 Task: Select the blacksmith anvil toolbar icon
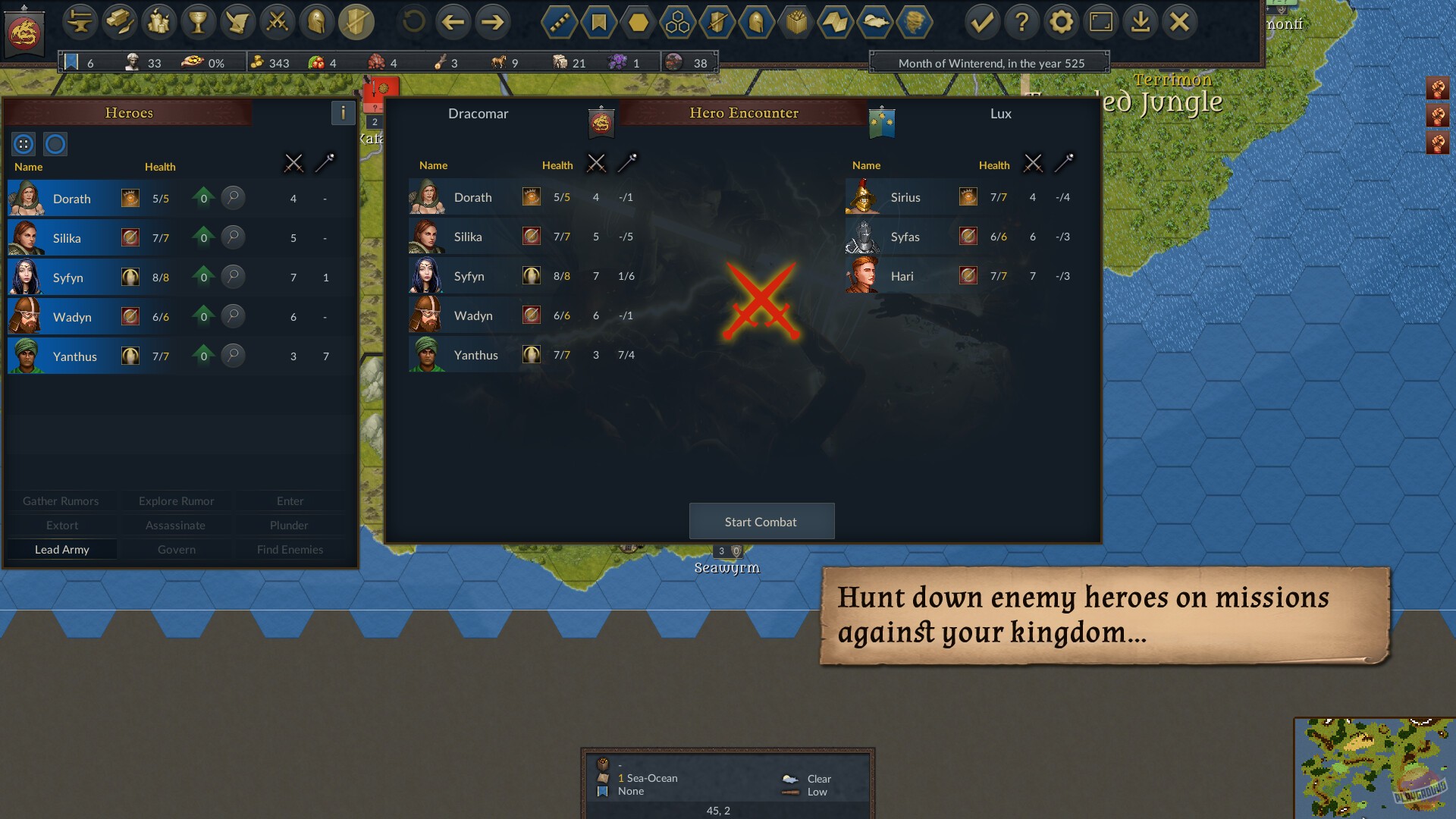[80, 22]
